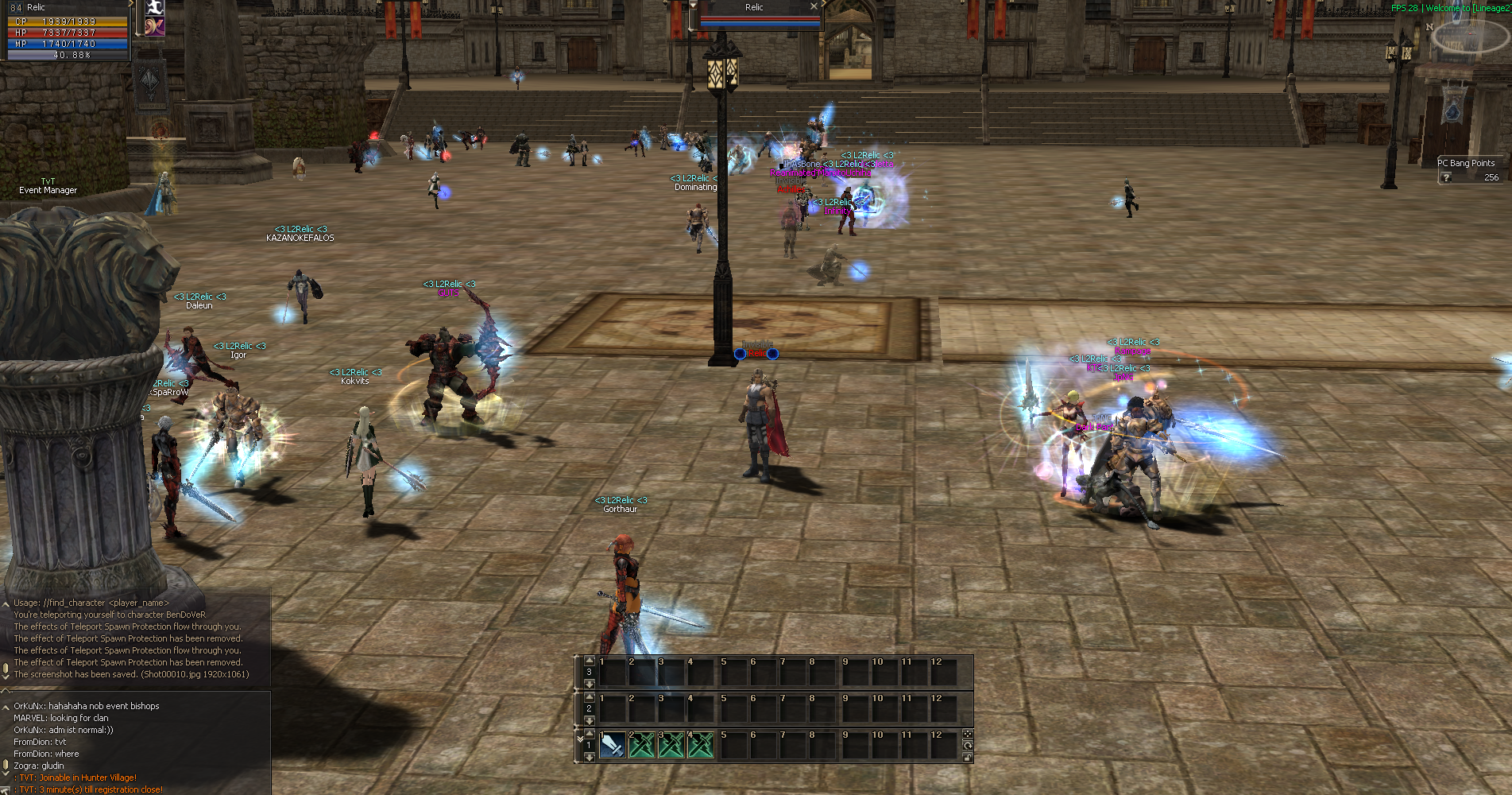Image resolution: width=1512 pixels, height=795 pixels.
Task: Open the PC Bang Points question mark icon
Action: tap(1444, 176)
